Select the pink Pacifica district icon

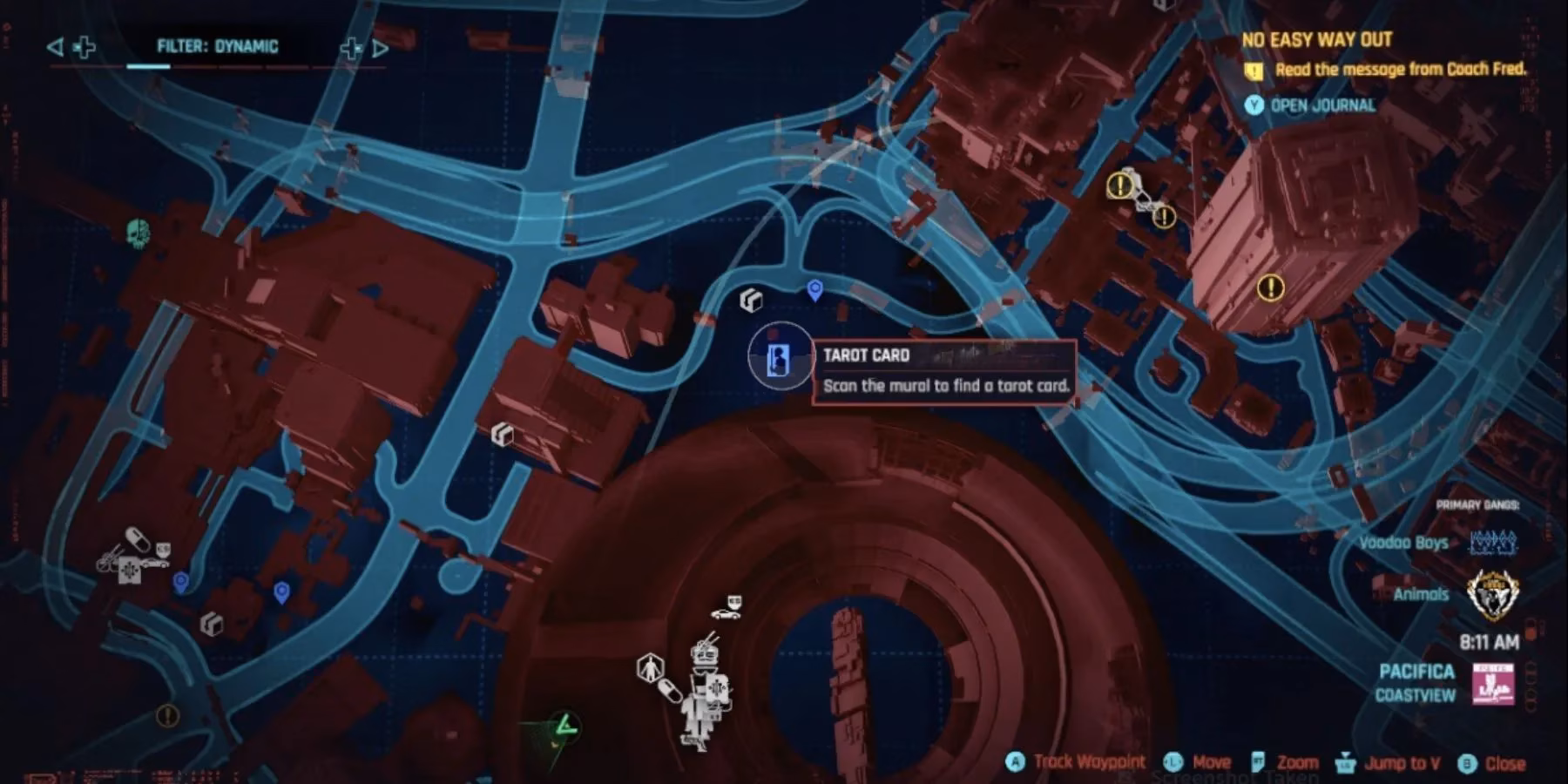[x=1492, y=683]
